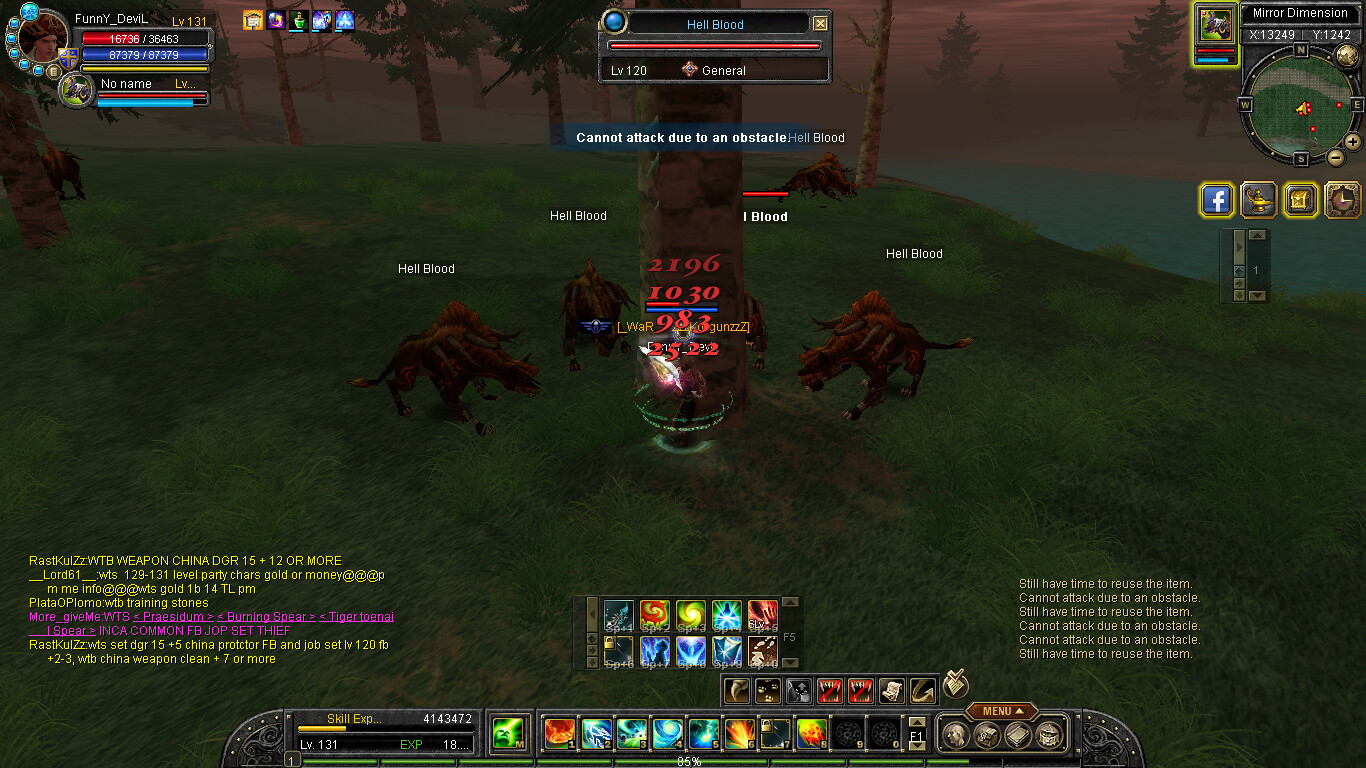Image resolution: width=1366 pixels, height=768 pixels.
Task: Cast the blue whirlwind skill in slot 4
Action: (667, 734)
